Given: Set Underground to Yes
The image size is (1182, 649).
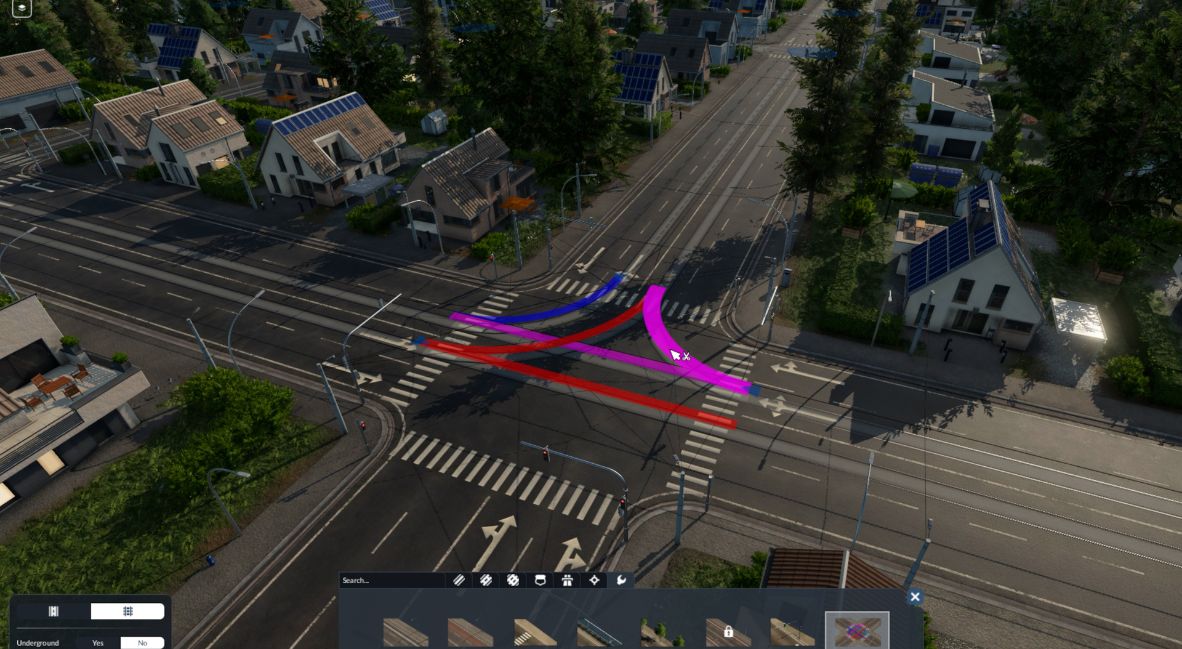Looking at the screenshot, I should coord(98,643).
